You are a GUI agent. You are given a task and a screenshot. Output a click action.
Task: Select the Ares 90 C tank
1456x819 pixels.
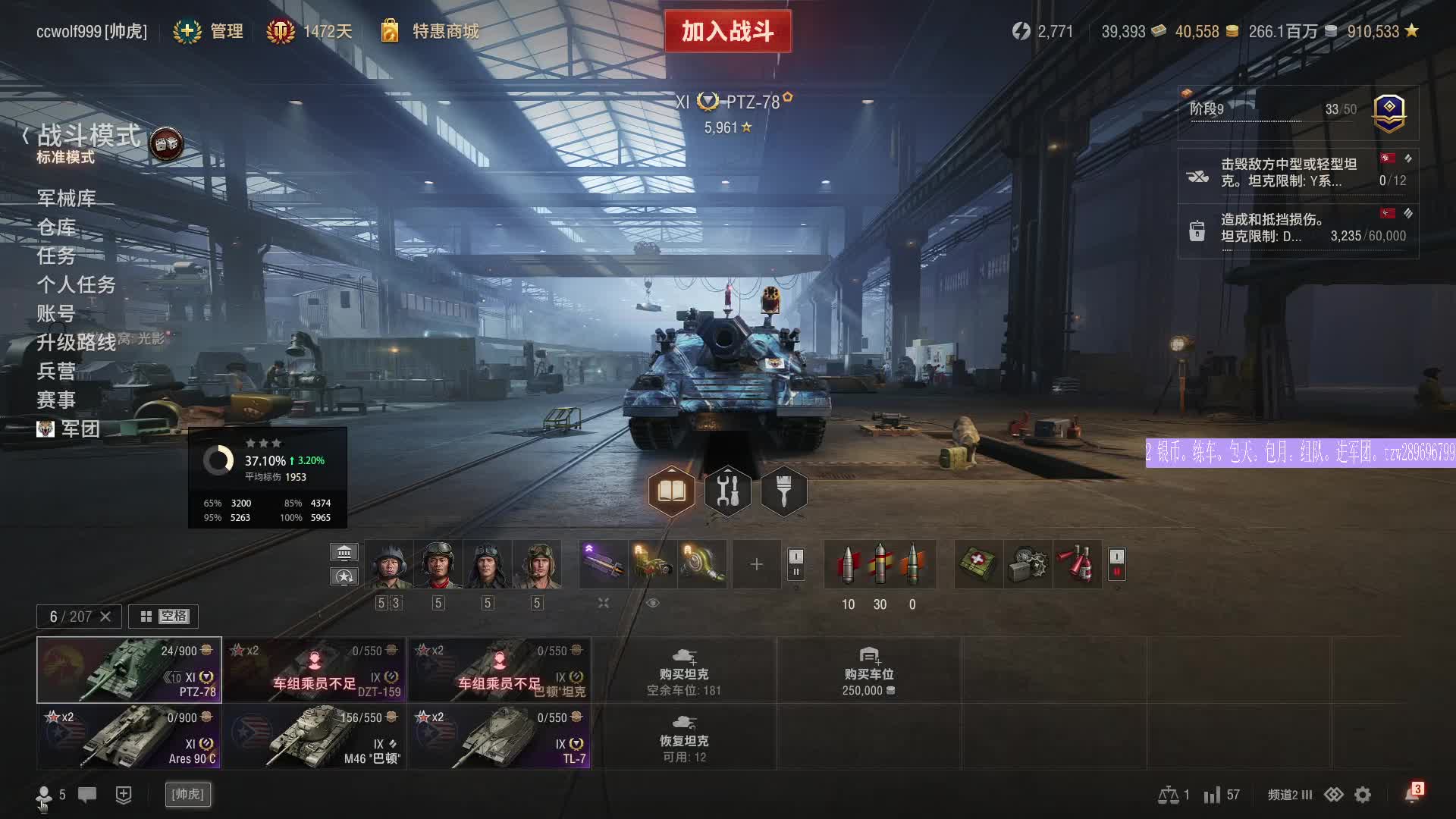coord(129,736)
